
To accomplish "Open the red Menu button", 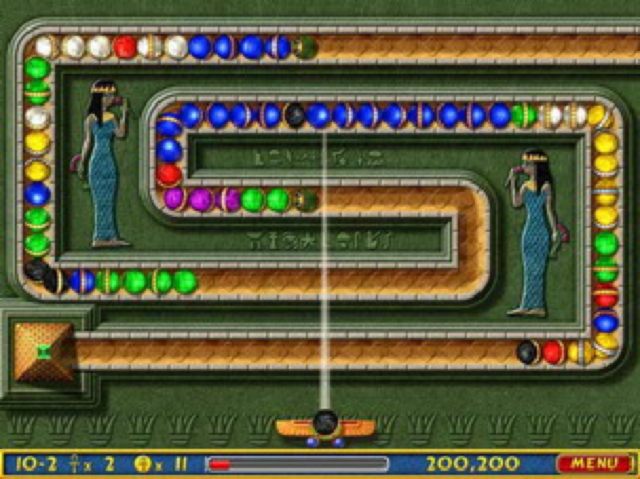I will 594,463.
